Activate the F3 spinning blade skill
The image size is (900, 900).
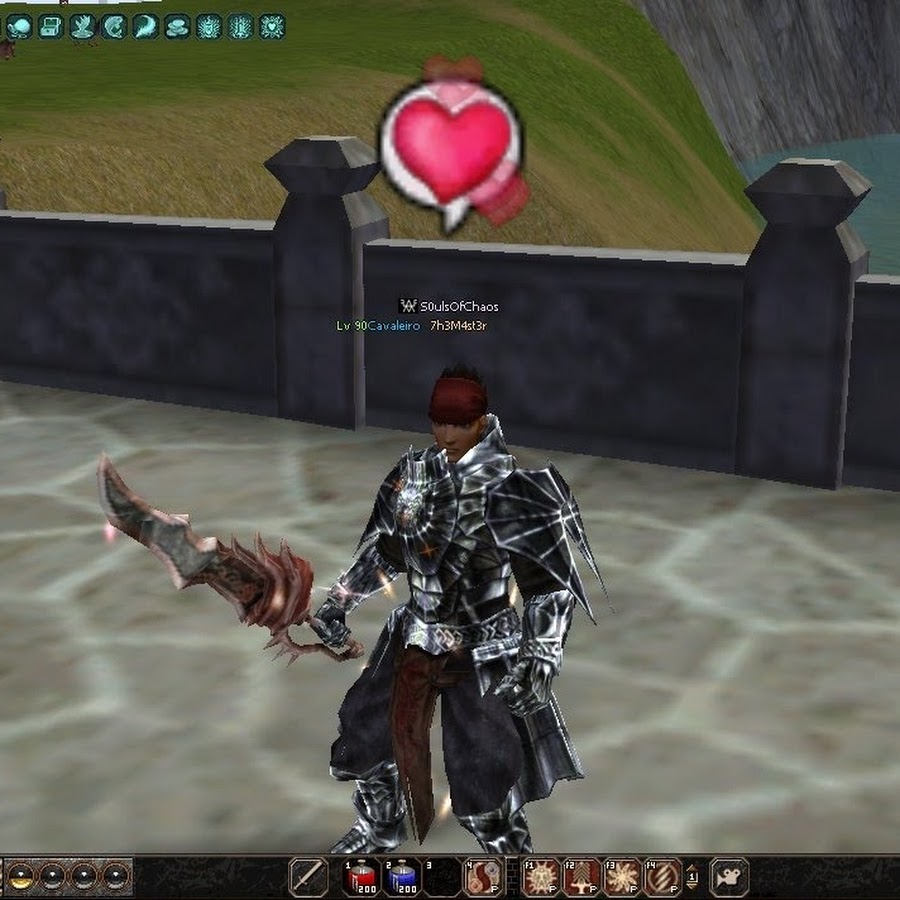click(622, 877)
